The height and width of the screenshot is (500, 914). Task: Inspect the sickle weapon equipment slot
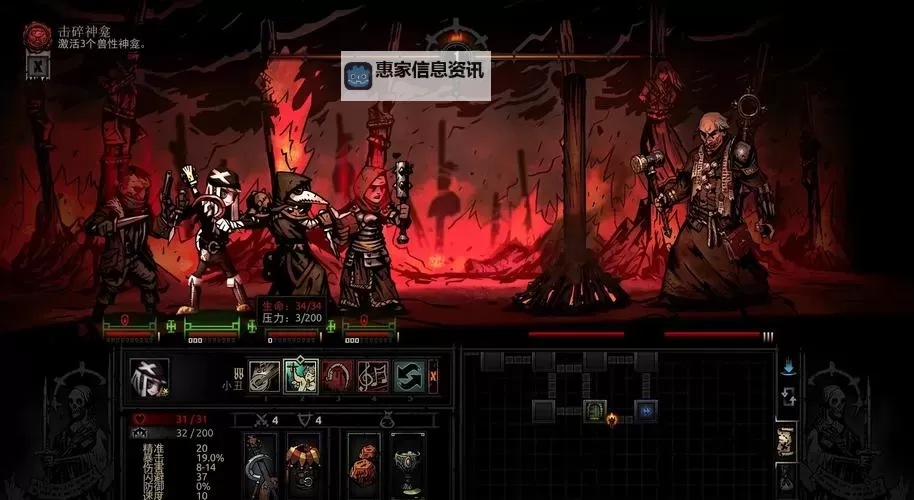(x=263, y=464)
